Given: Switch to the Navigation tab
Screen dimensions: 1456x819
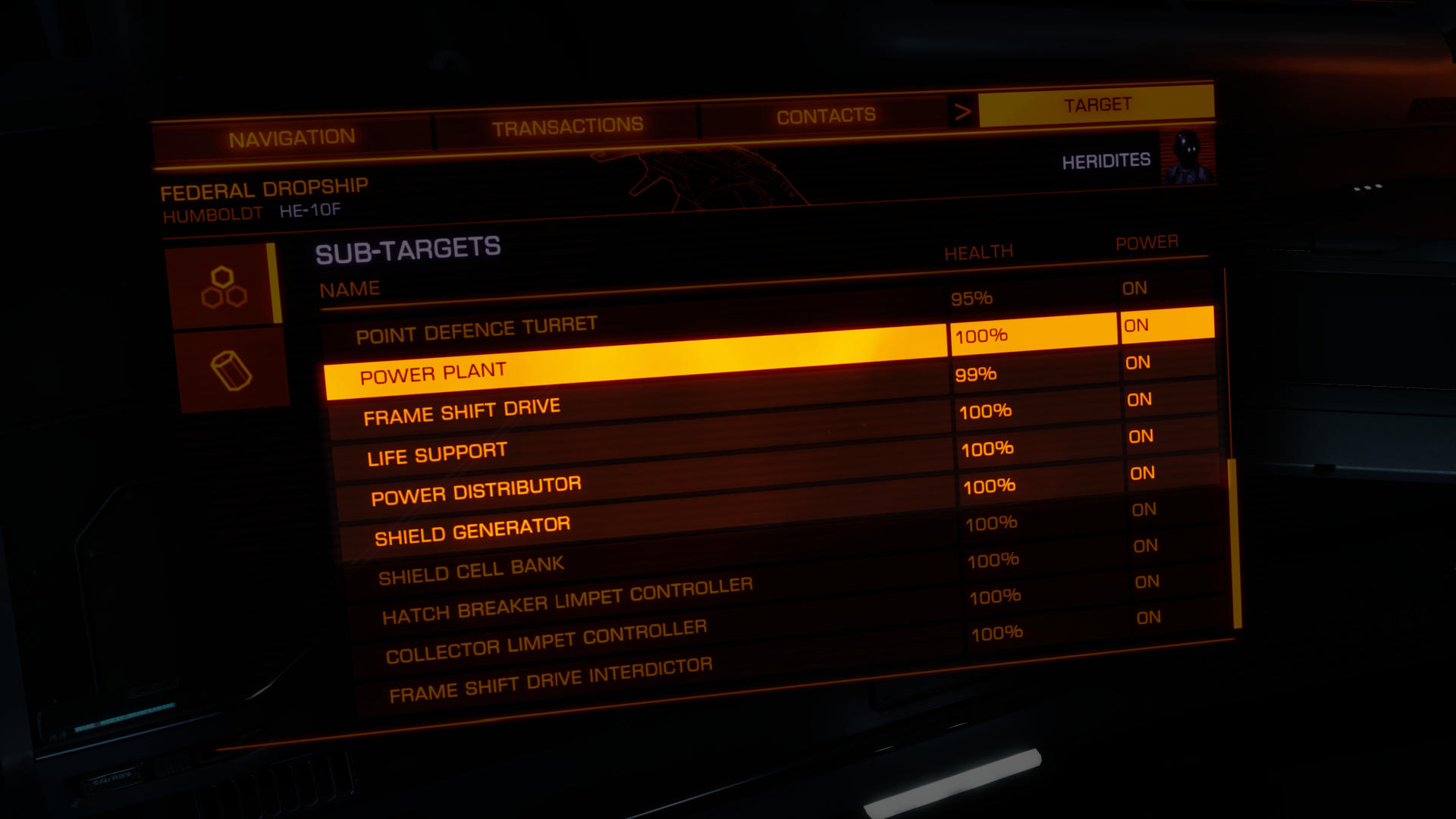Looking at the screenshot, I should click(x=292, y=139).
